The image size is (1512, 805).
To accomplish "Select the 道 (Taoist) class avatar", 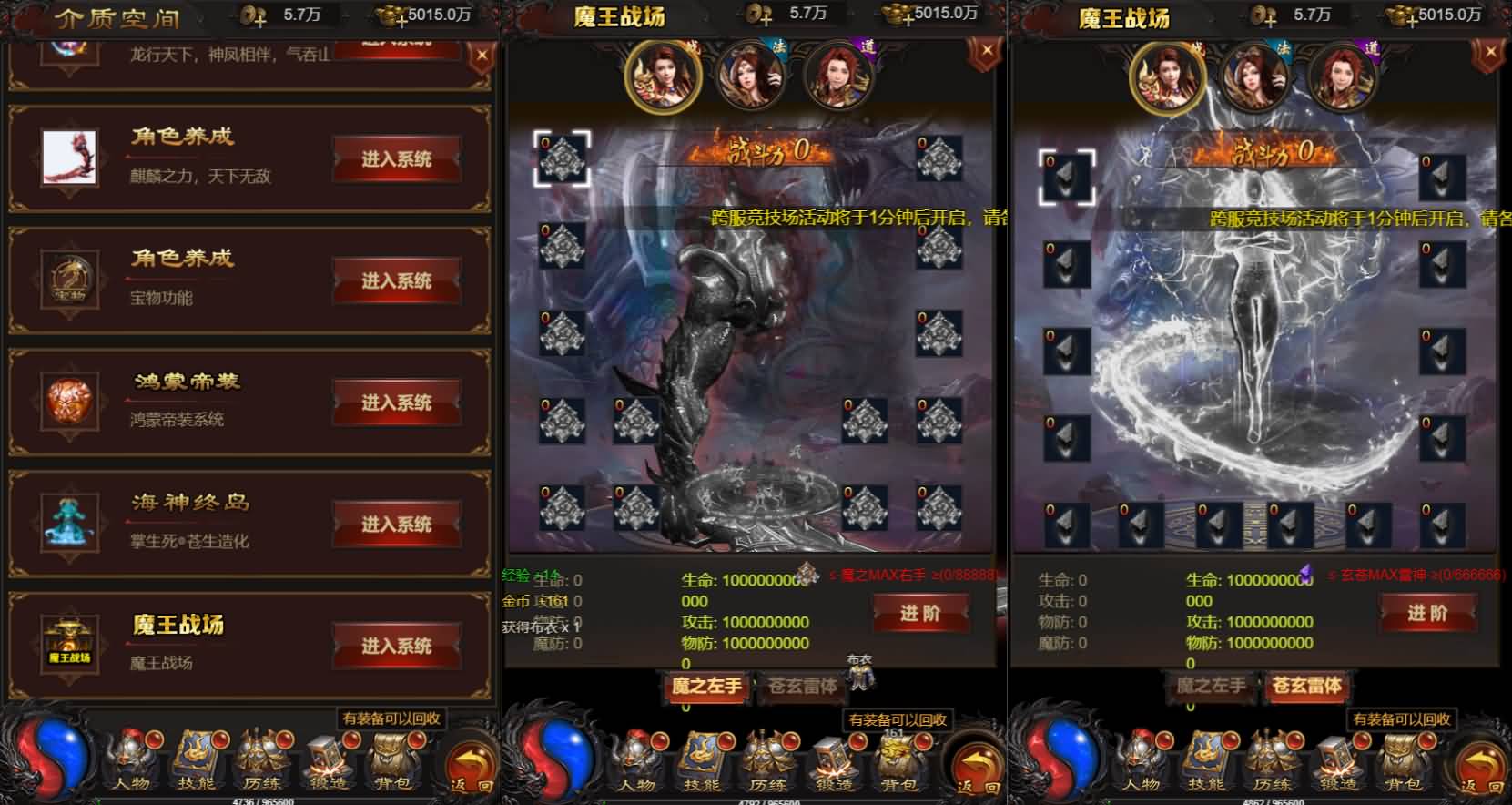I will click(838, 77).
